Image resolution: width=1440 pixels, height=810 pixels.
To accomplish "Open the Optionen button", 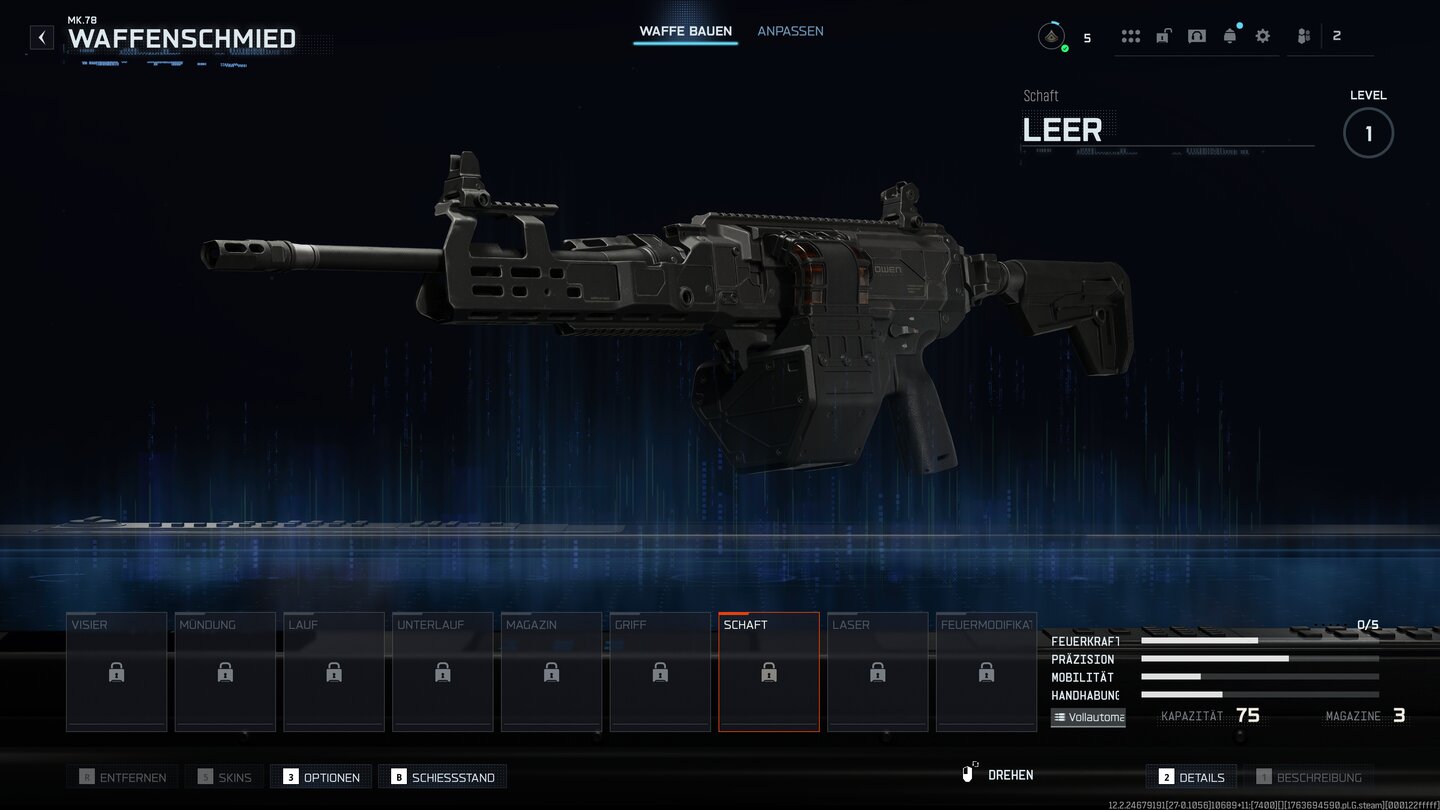I will tap(321, 777).
